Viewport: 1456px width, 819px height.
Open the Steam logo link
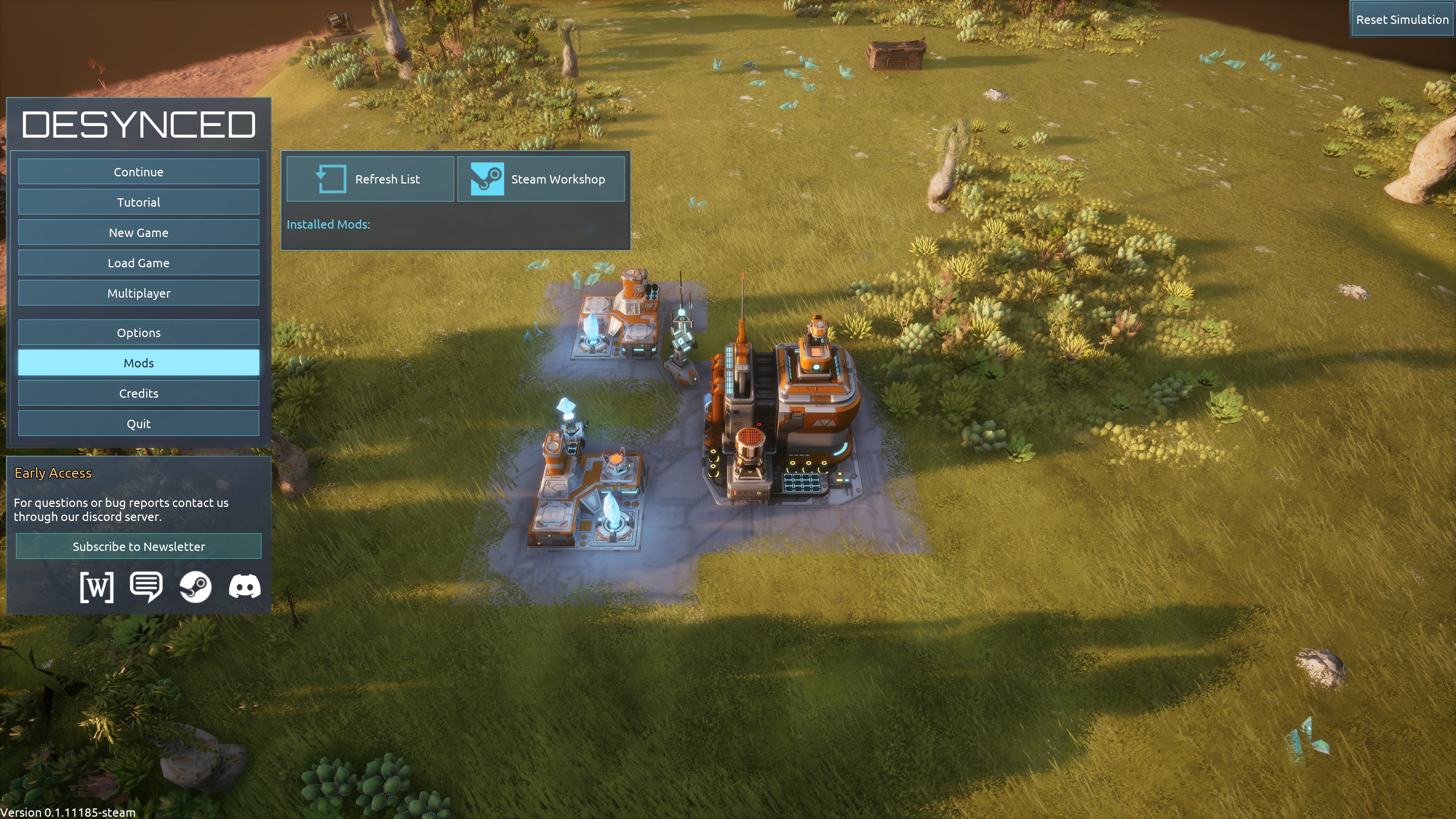click(x=196, y=587)
